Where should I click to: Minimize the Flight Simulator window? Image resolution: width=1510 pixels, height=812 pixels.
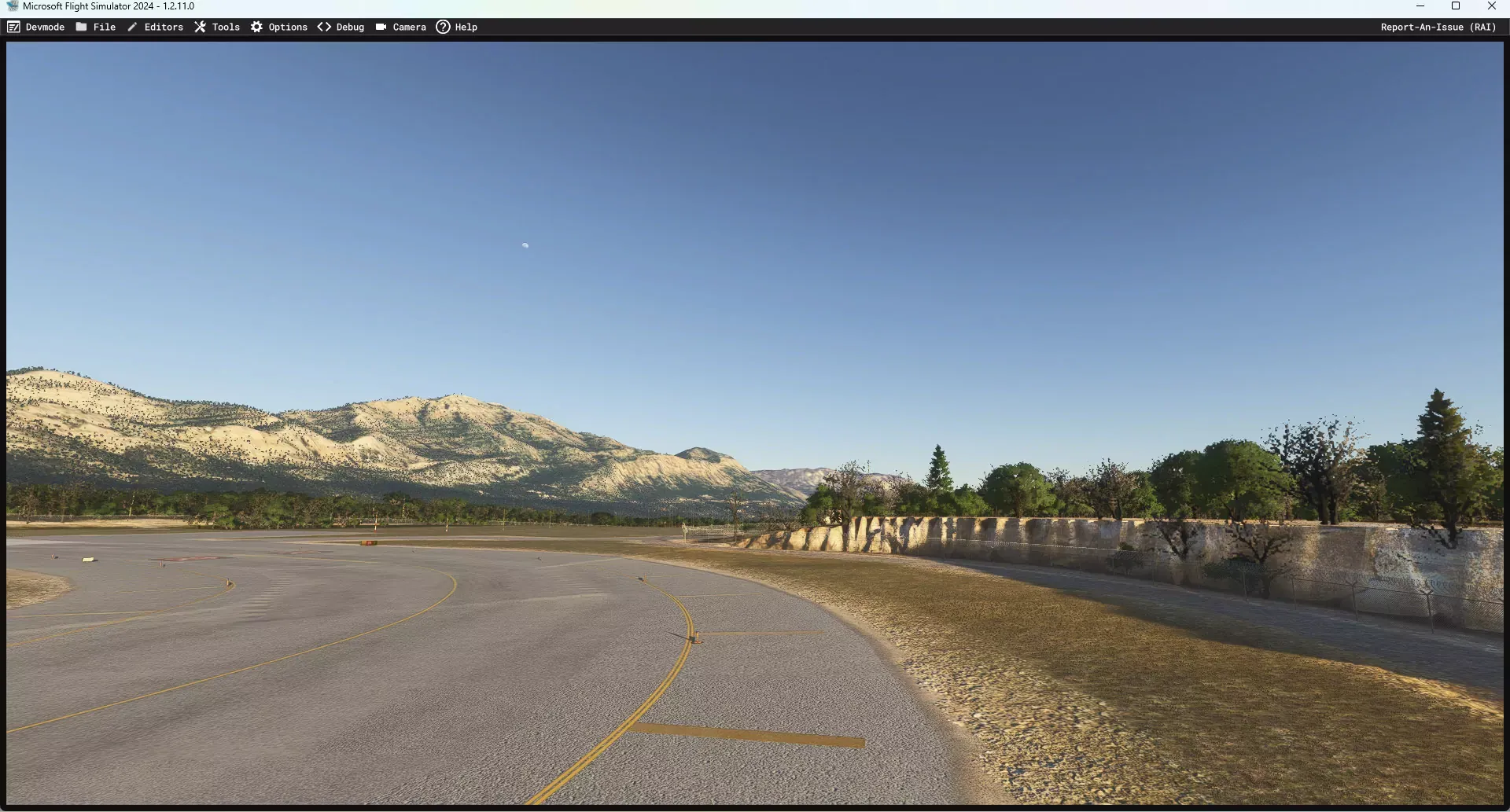pyautogui.click(x=1420, y=6)
